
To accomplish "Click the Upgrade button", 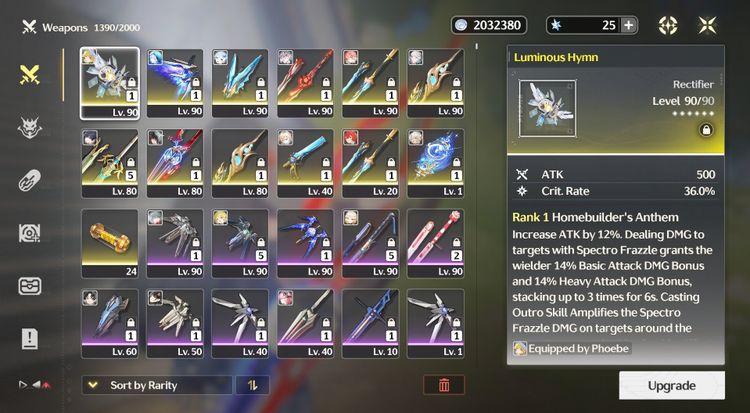I will click(671, 385).
